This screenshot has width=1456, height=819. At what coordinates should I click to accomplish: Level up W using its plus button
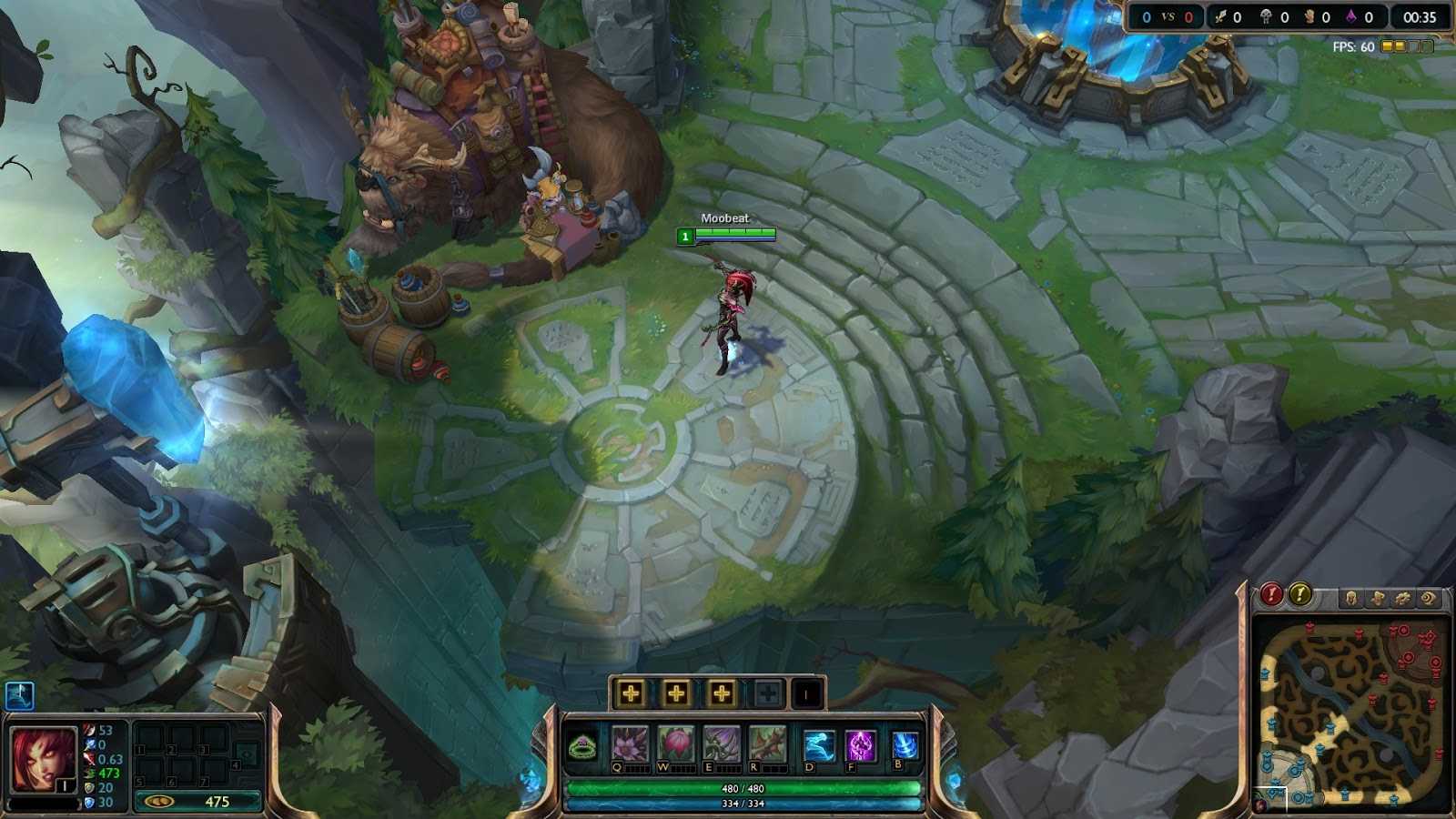675,693
